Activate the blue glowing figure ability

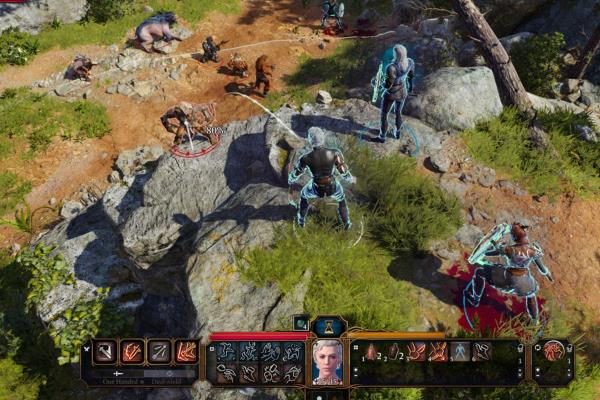[x=460, y=352]
